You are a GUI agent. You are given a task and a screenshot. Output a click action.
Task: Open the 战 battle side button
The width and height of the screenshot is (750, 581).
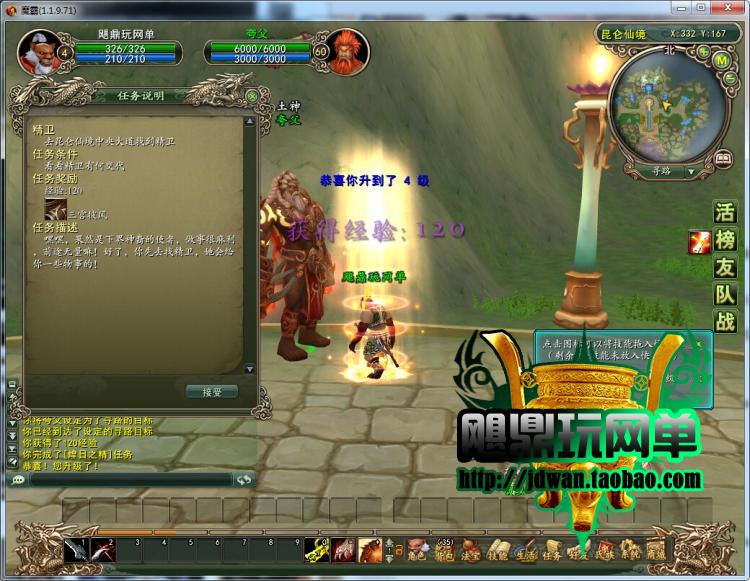[x=725, y=321]
